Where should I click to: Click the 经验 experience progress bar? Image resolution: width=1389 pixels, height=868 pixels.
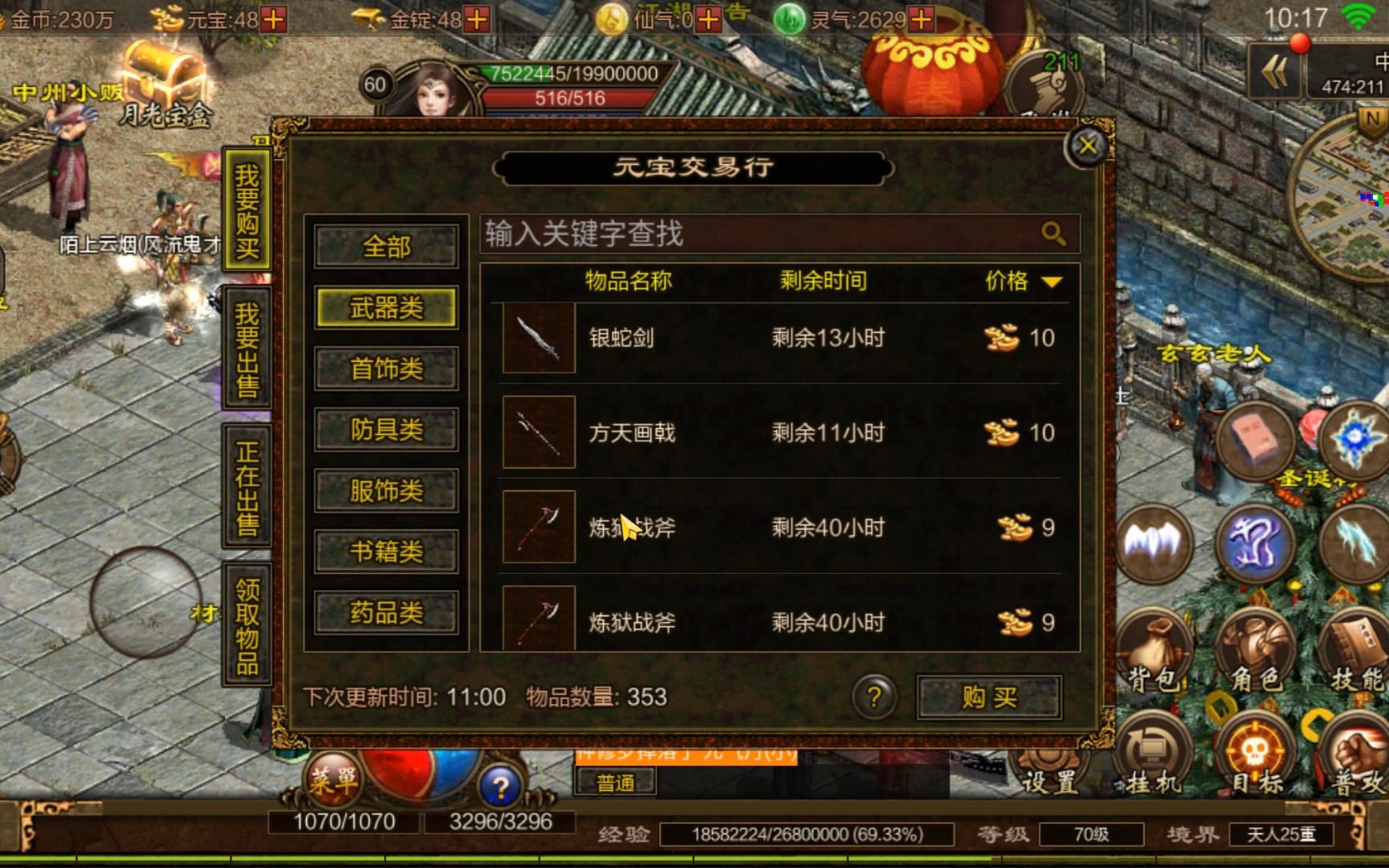(x=804, y=833)
